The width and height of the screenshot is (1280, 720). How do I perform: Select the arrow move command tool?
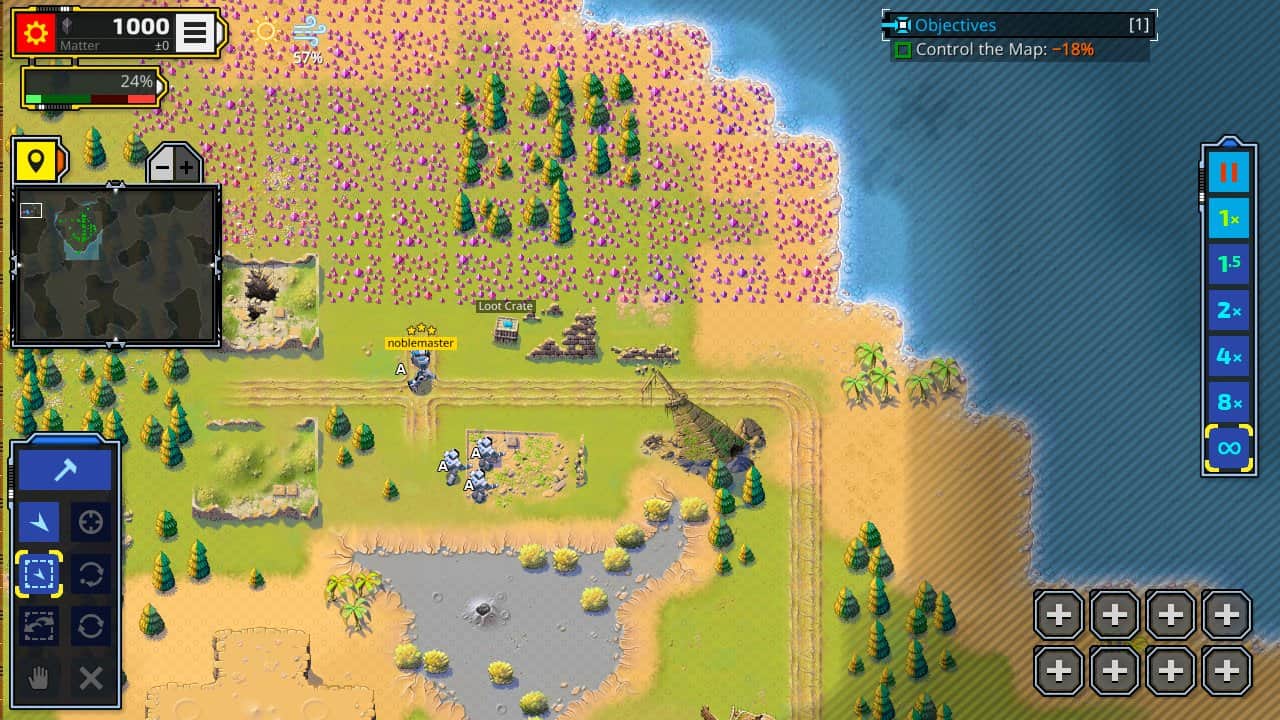click(39, 521)
